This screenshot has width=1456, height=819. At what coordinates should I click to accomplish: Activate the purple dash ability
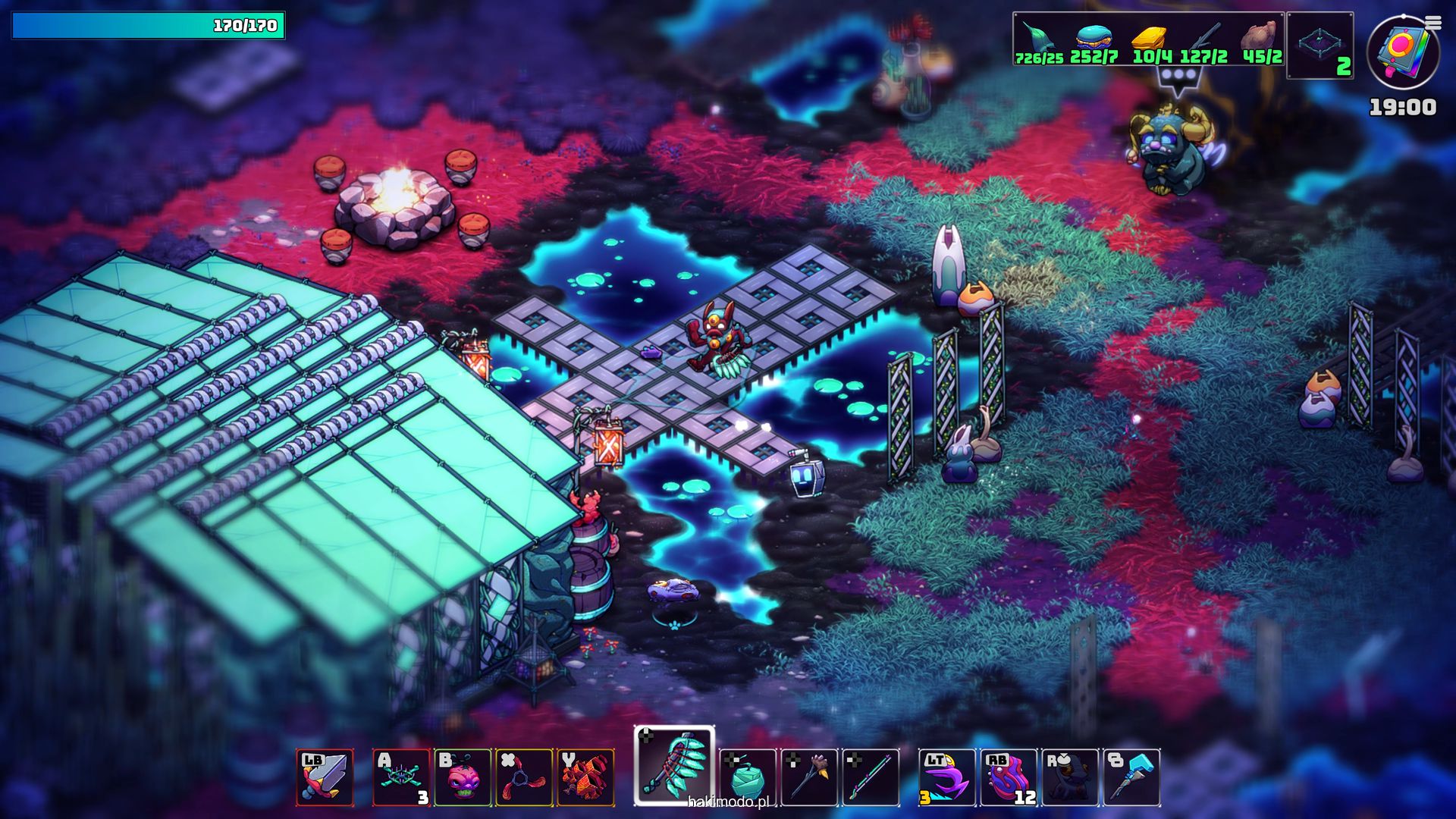[947, 777]
